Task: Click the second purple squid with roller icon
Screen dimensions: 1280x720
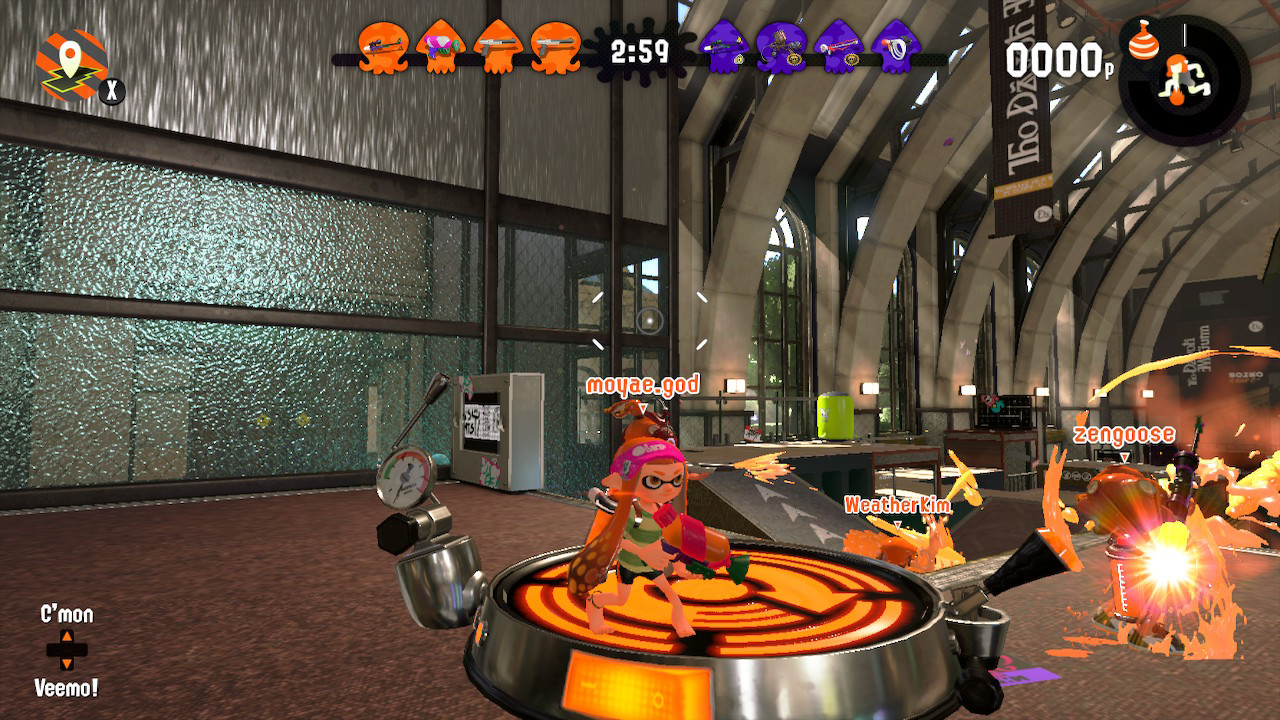Action: 783,48
